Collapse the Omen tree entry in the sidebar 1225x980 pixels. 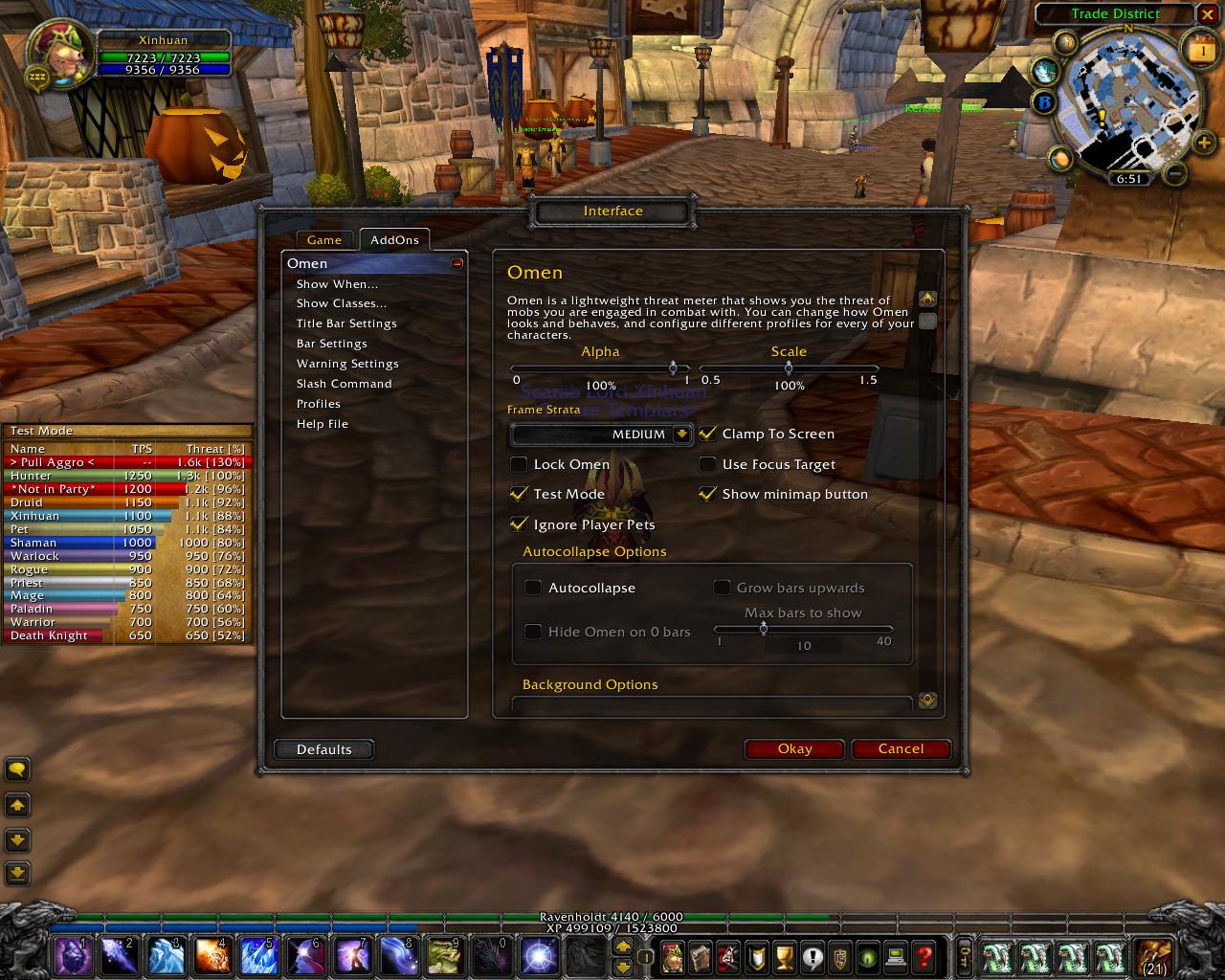(458, 261)
